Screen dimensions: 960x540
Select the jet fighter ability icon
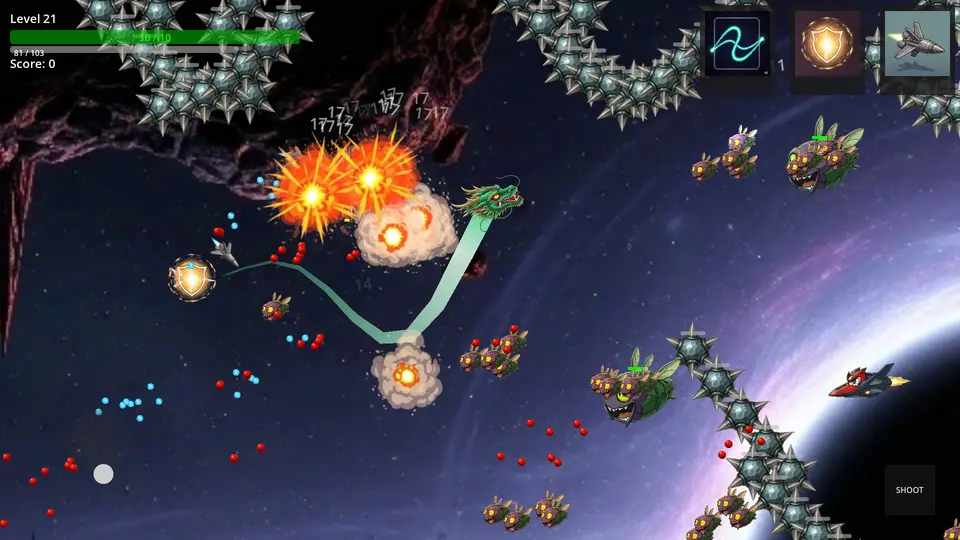pos(916,44)
